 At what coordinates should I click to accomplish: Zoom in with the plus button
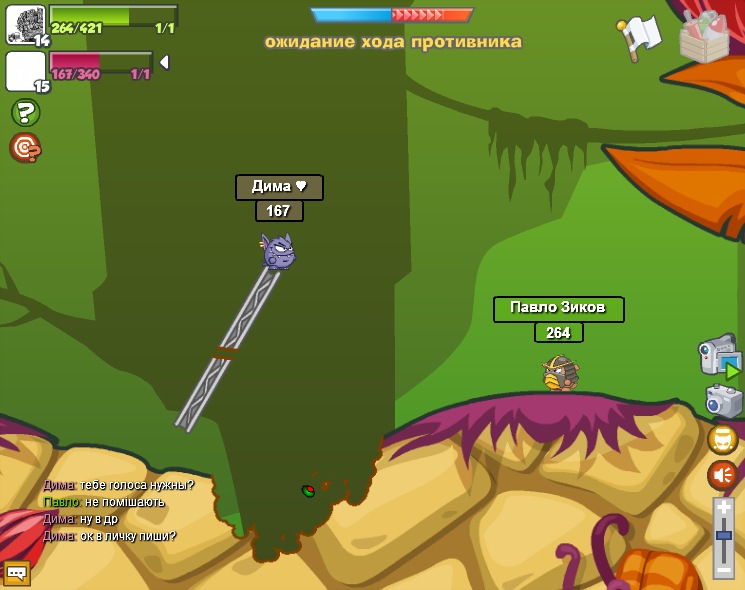coord(723,508)
